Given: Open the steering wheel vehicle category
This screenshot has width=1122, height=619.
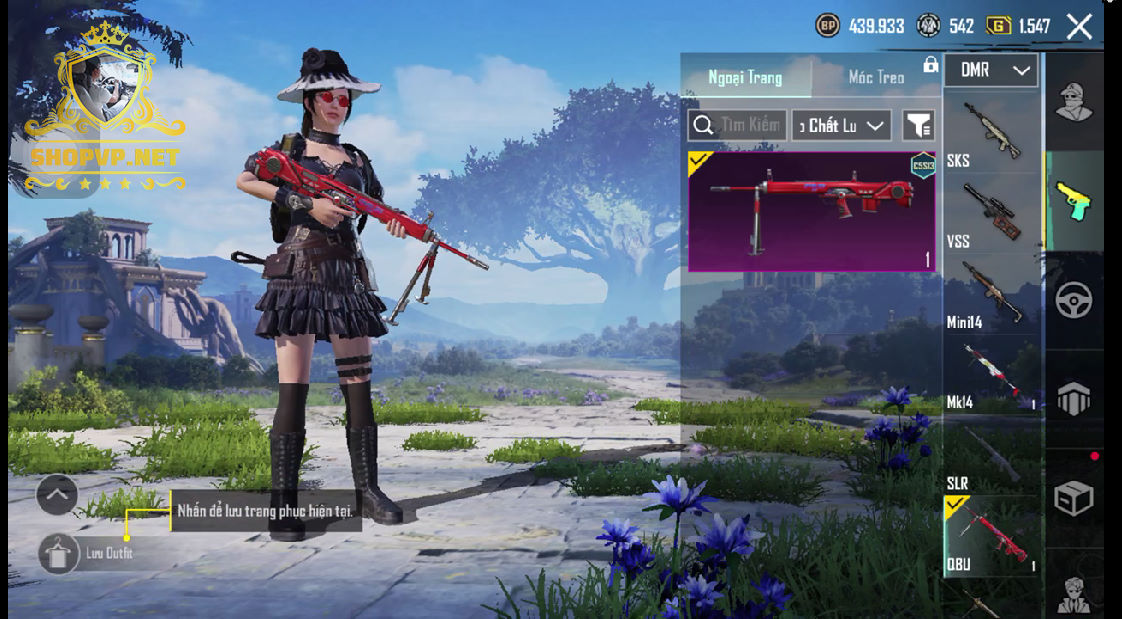Looking at the screenshot, I should [1074, 300].
